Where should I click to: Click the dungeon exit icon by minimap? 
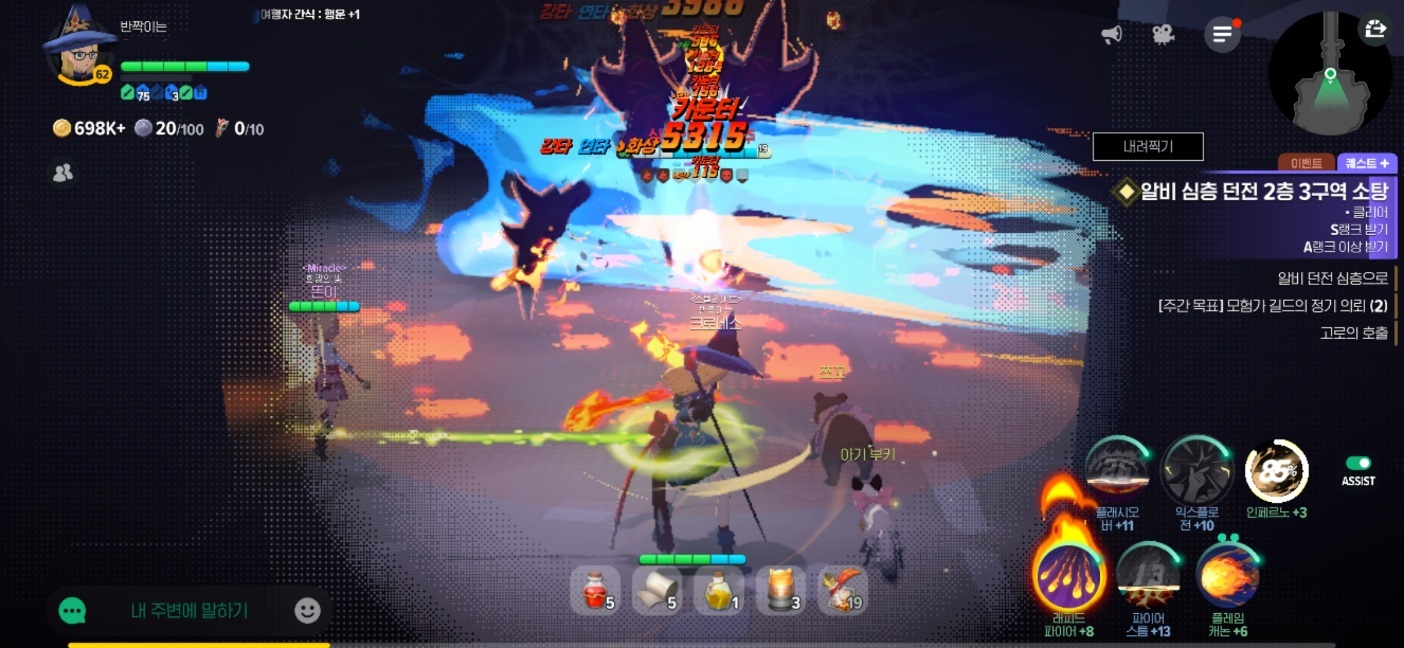tap(1375, 29)
